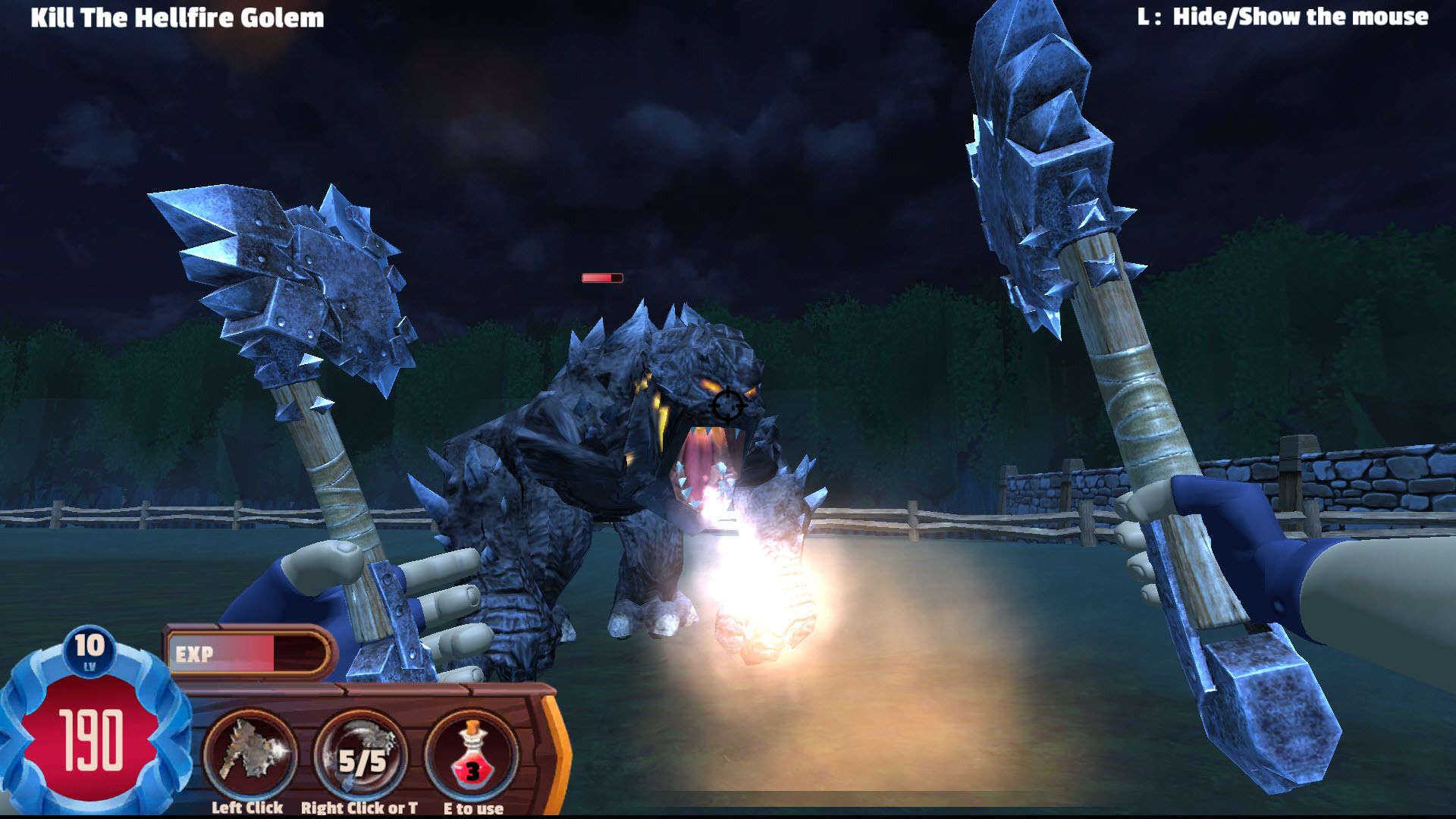
Task: Select the red health potion slot
Action: click(472, 755)
